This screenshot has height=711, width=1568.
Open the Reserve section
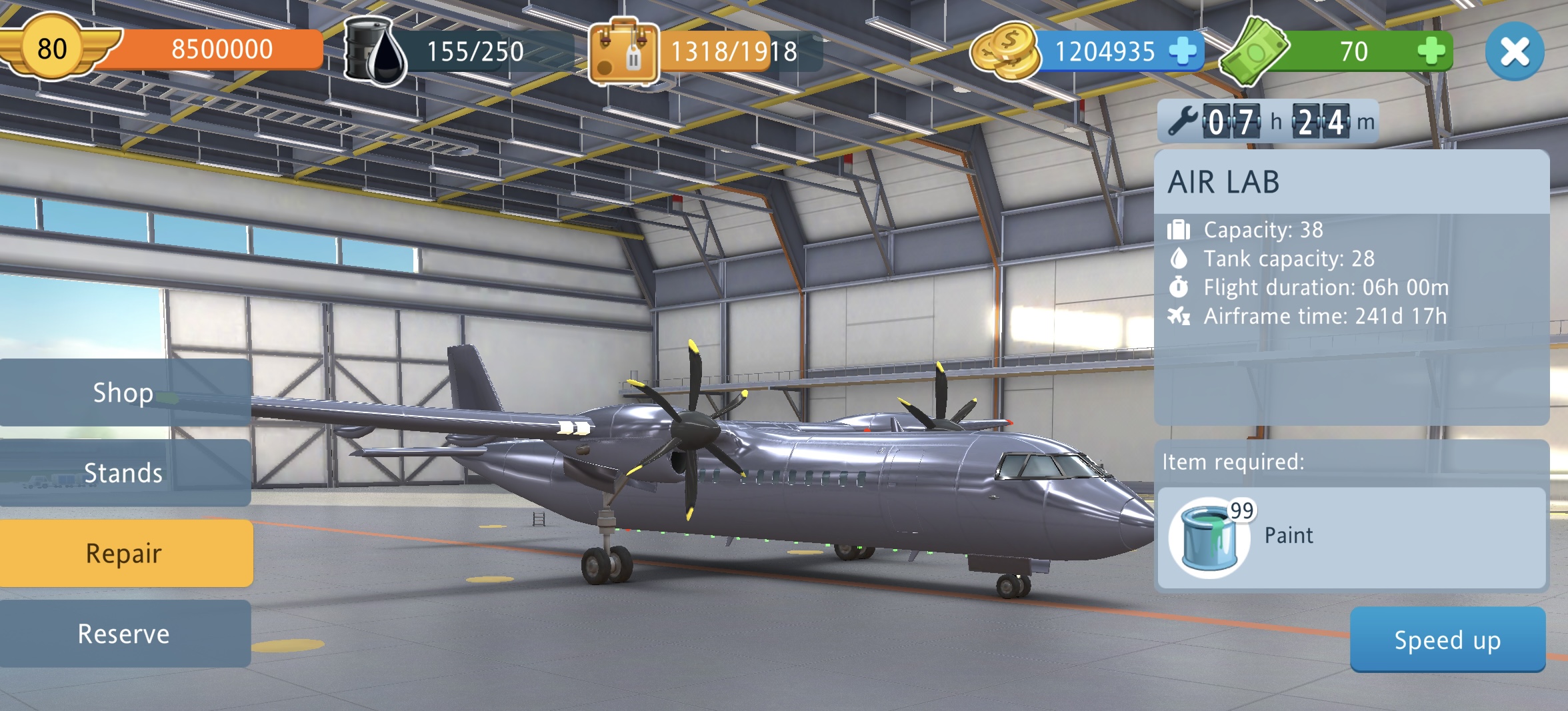124,634
